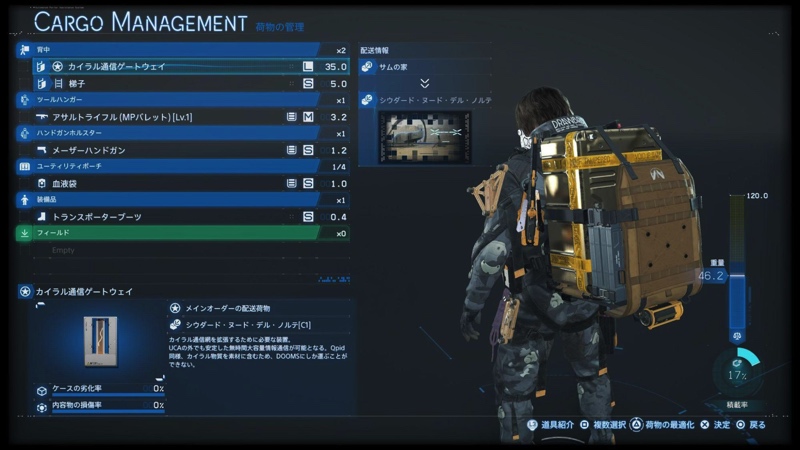Open the ツールハンガー category header

click(x=180, y=100)
